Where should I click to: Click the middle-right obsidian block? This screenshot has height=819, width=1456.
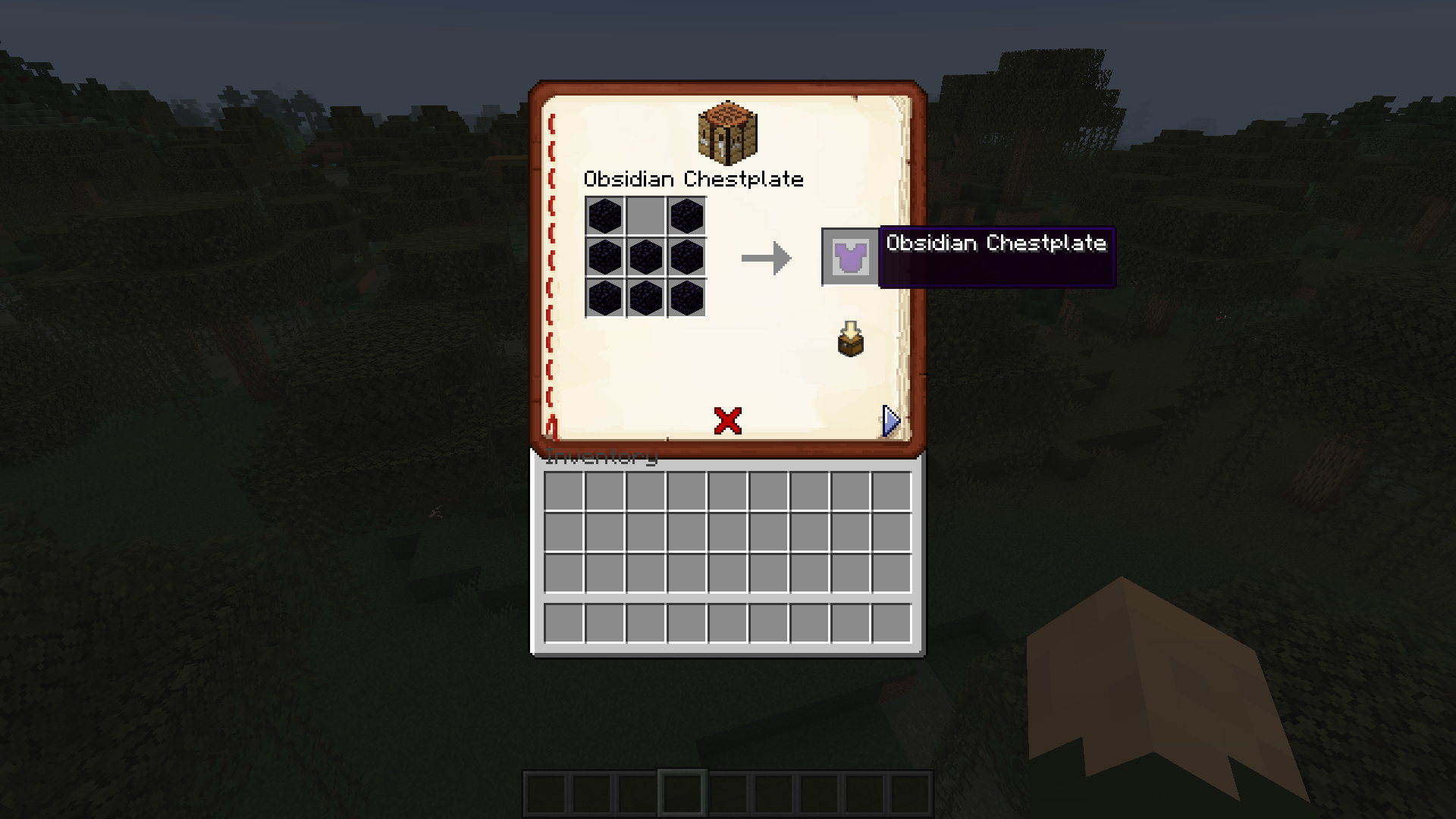(x=685, y=256)
